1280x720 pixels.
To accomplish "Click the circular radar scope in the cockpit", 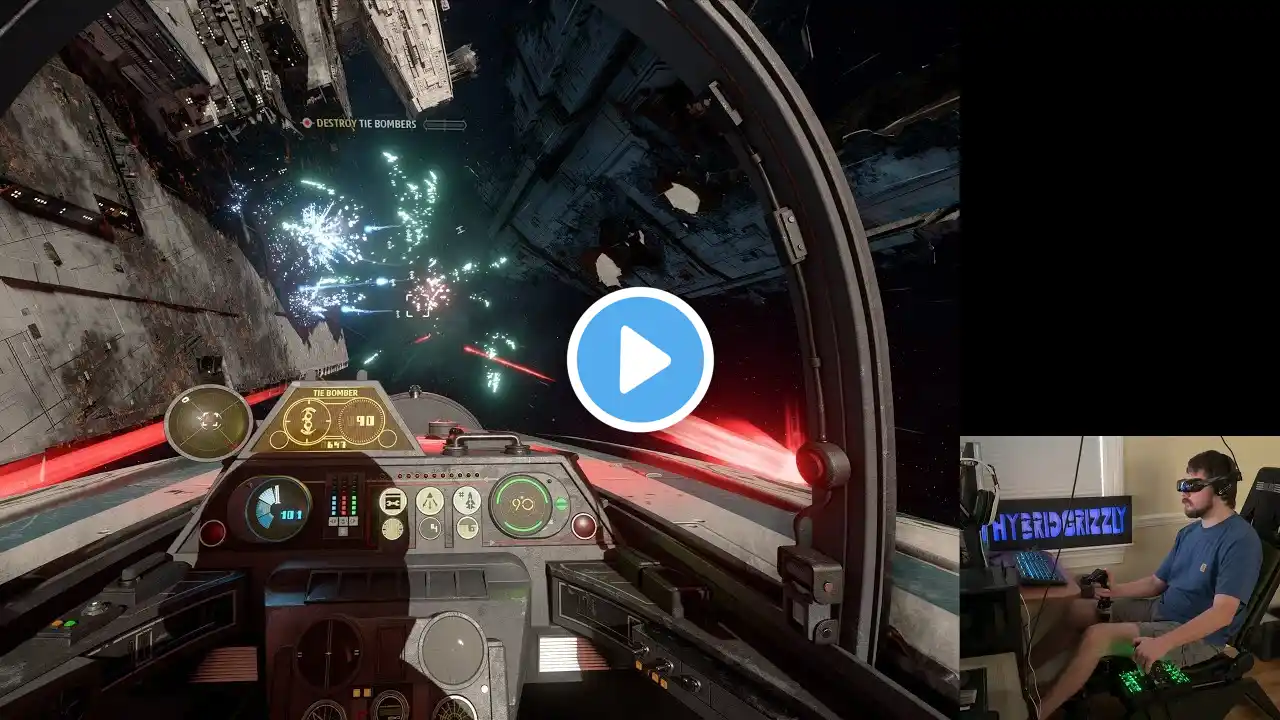I will tap(209, 422).
